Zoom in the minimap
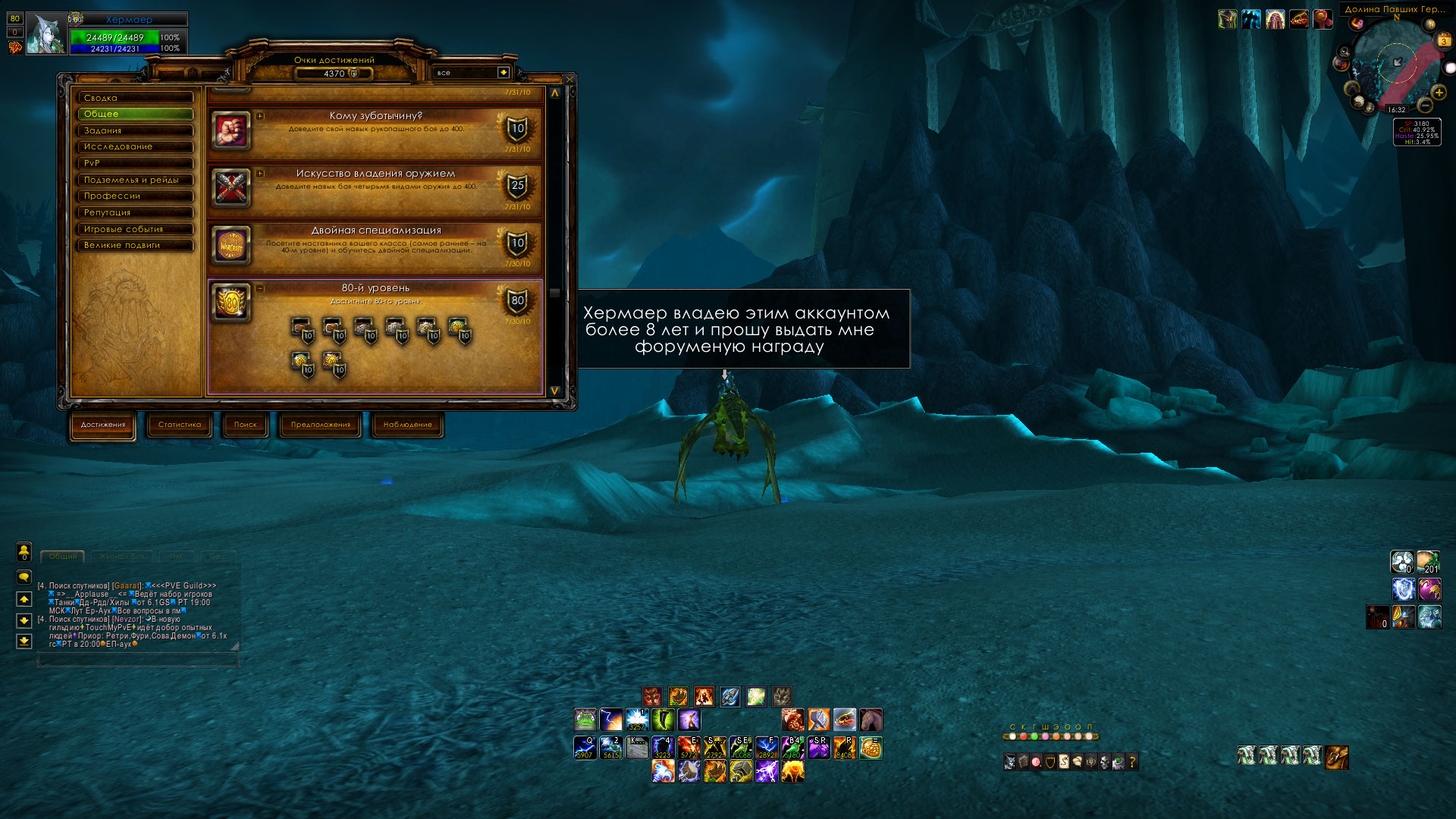The image size is (1456, 819). [x=1439, y=93]
